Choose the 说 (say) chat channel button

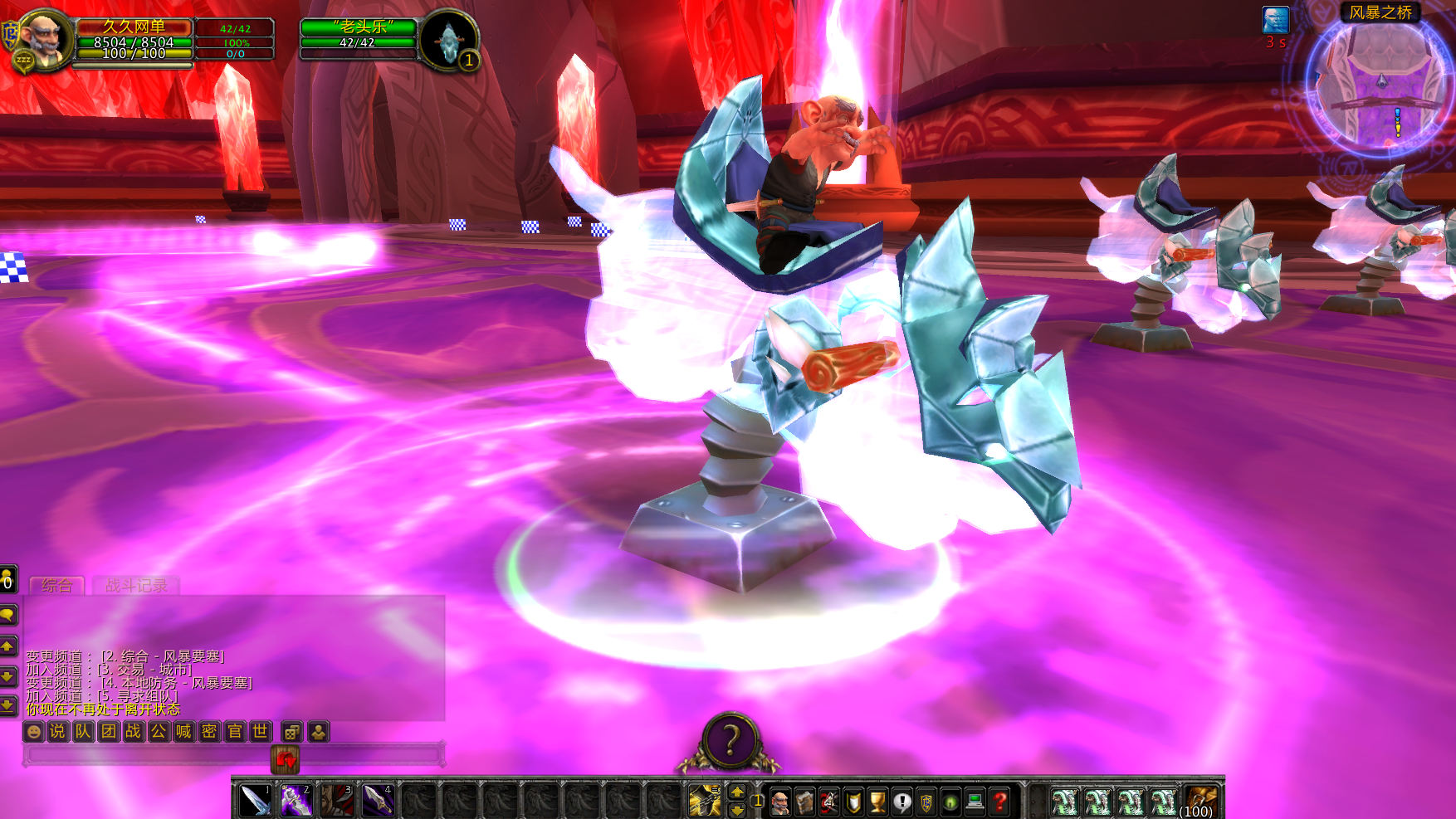point(57,732)
